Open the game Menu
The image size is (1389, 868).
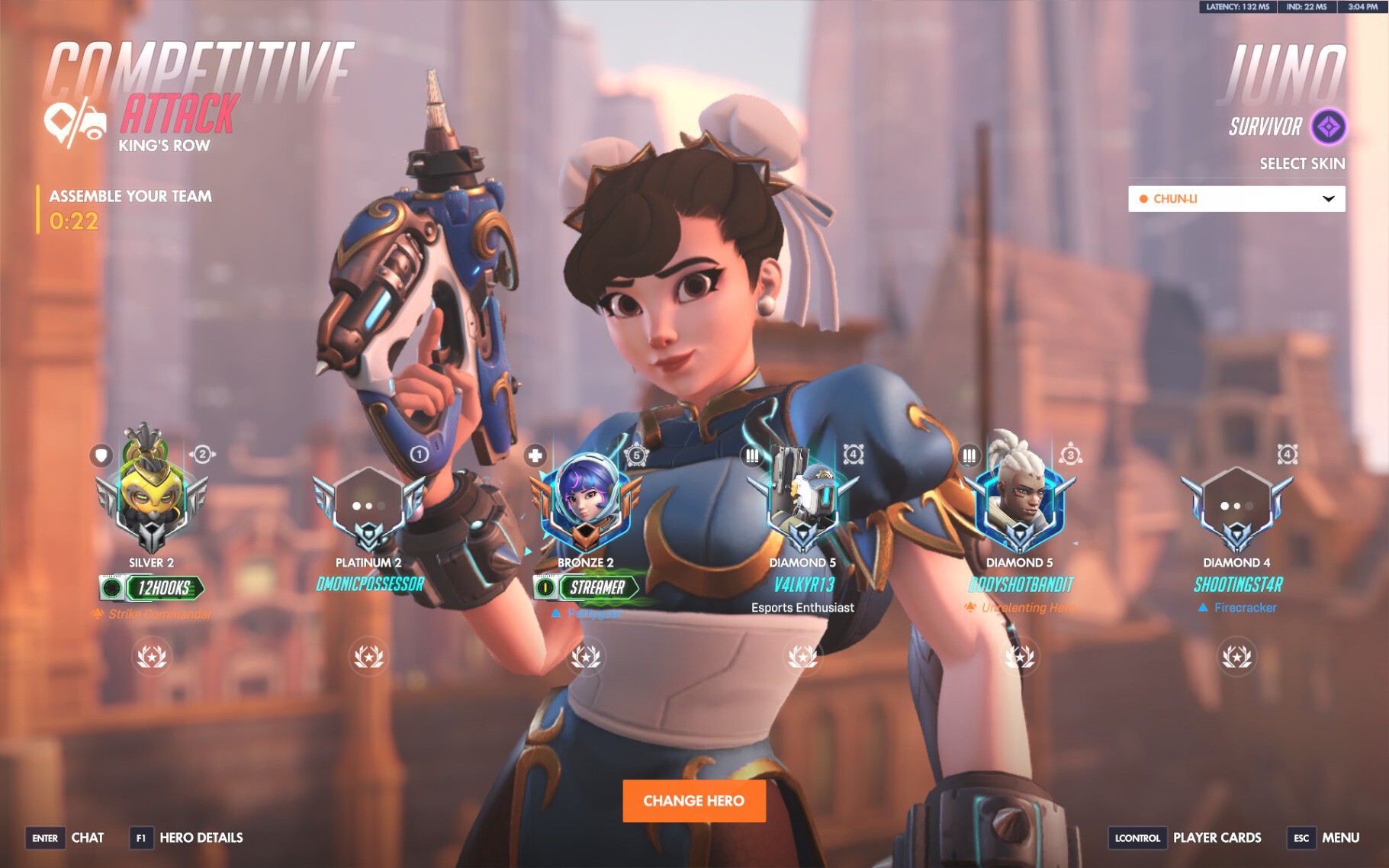(1340, 837)
